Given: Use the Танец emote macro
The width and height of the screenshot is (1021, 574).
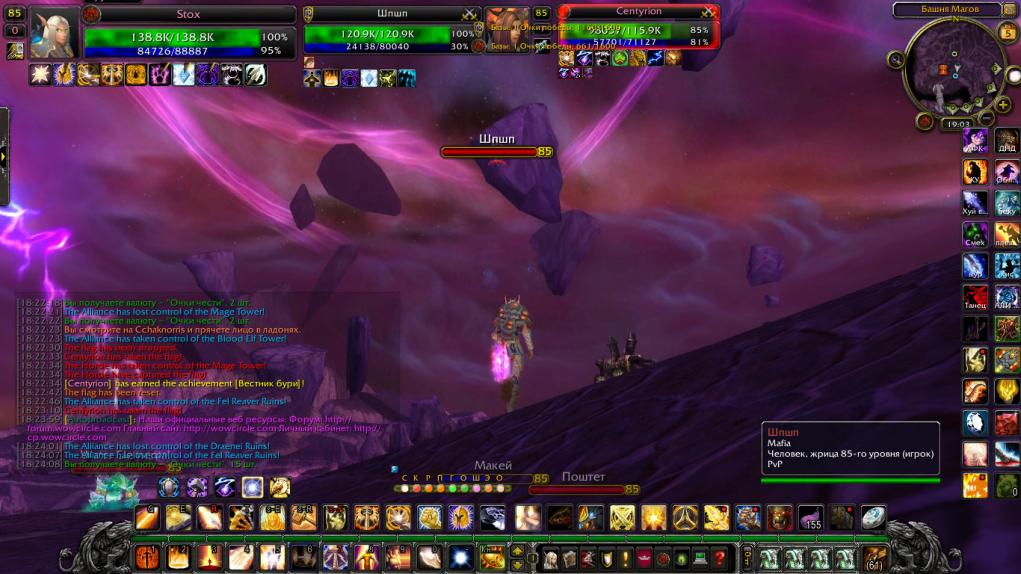Looking at the screenshot, I should pyautogui.click(x=975, y=298).
